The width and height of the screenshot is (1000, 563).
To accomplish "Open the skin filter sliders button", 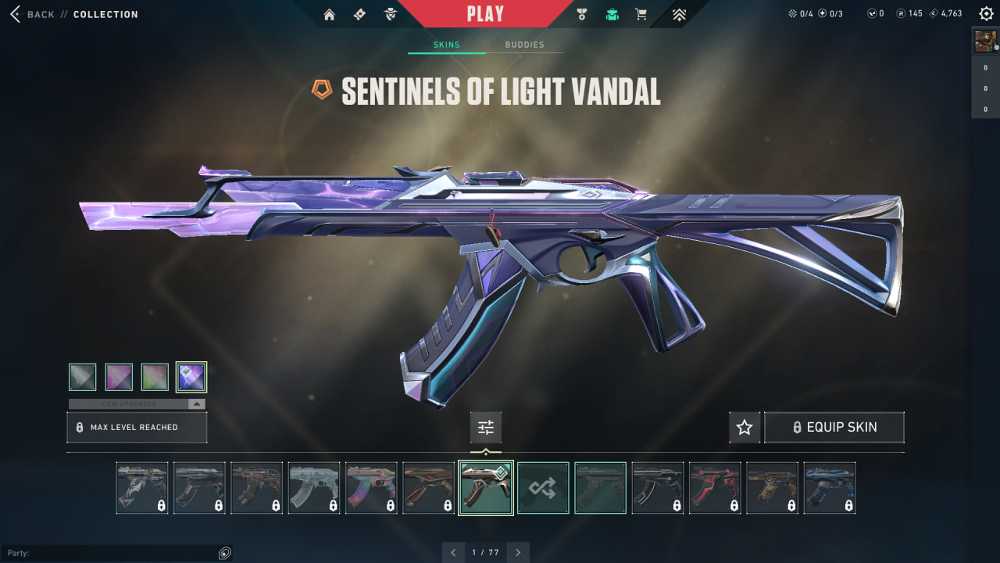I will [486, 427].
